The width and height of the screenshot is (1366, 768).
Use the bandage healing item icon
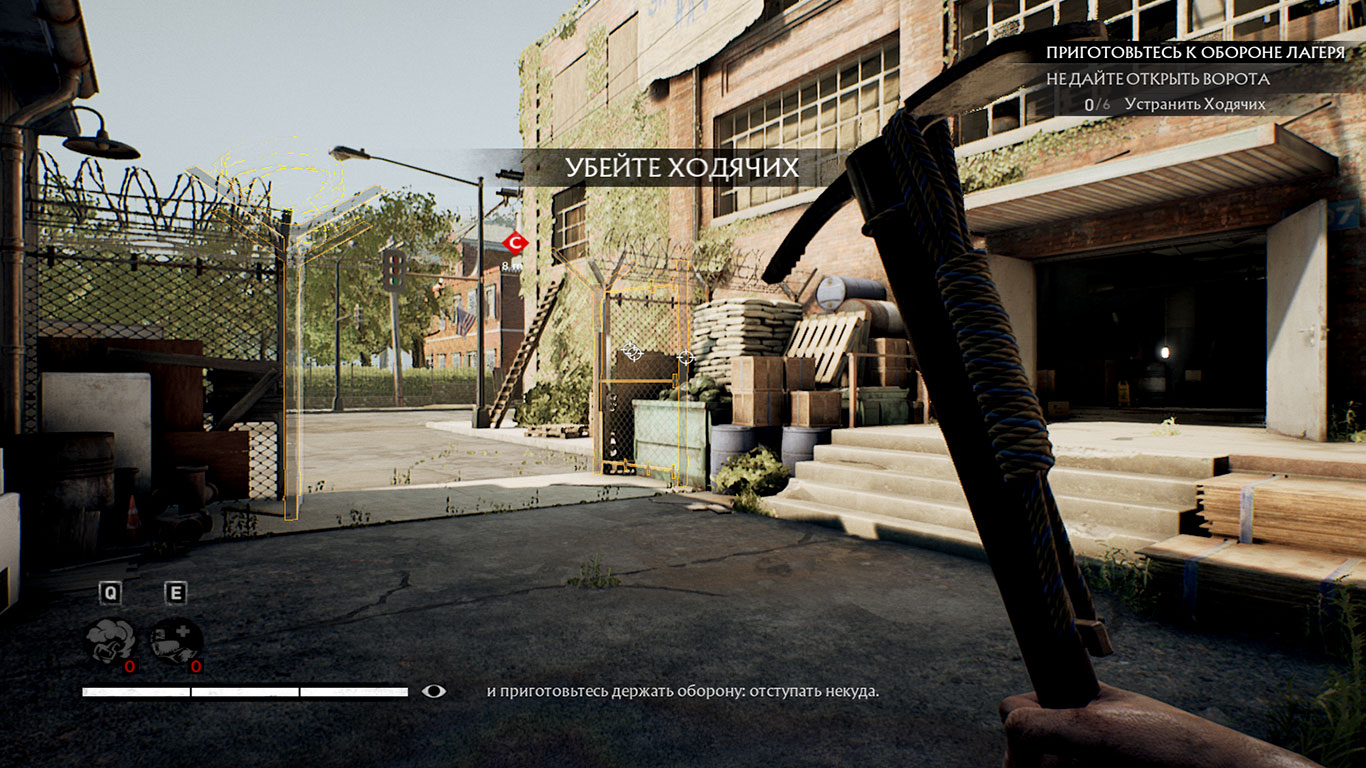click(175, 642)
